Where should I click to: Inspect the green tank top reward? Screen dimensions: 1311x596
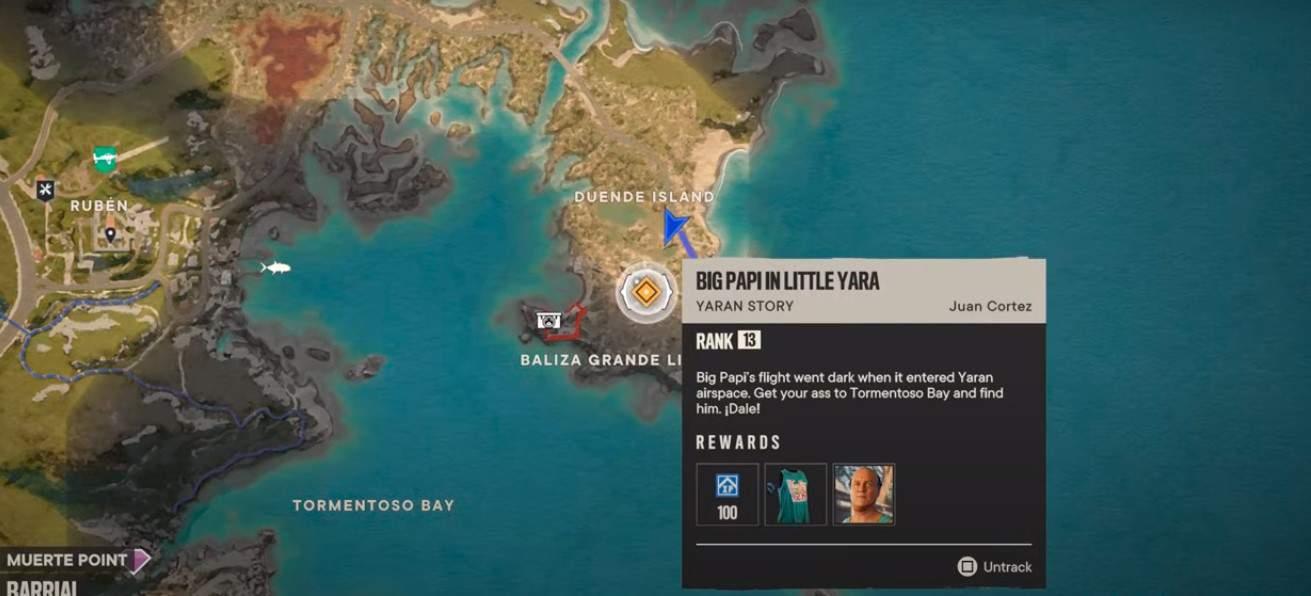point(795,494)
